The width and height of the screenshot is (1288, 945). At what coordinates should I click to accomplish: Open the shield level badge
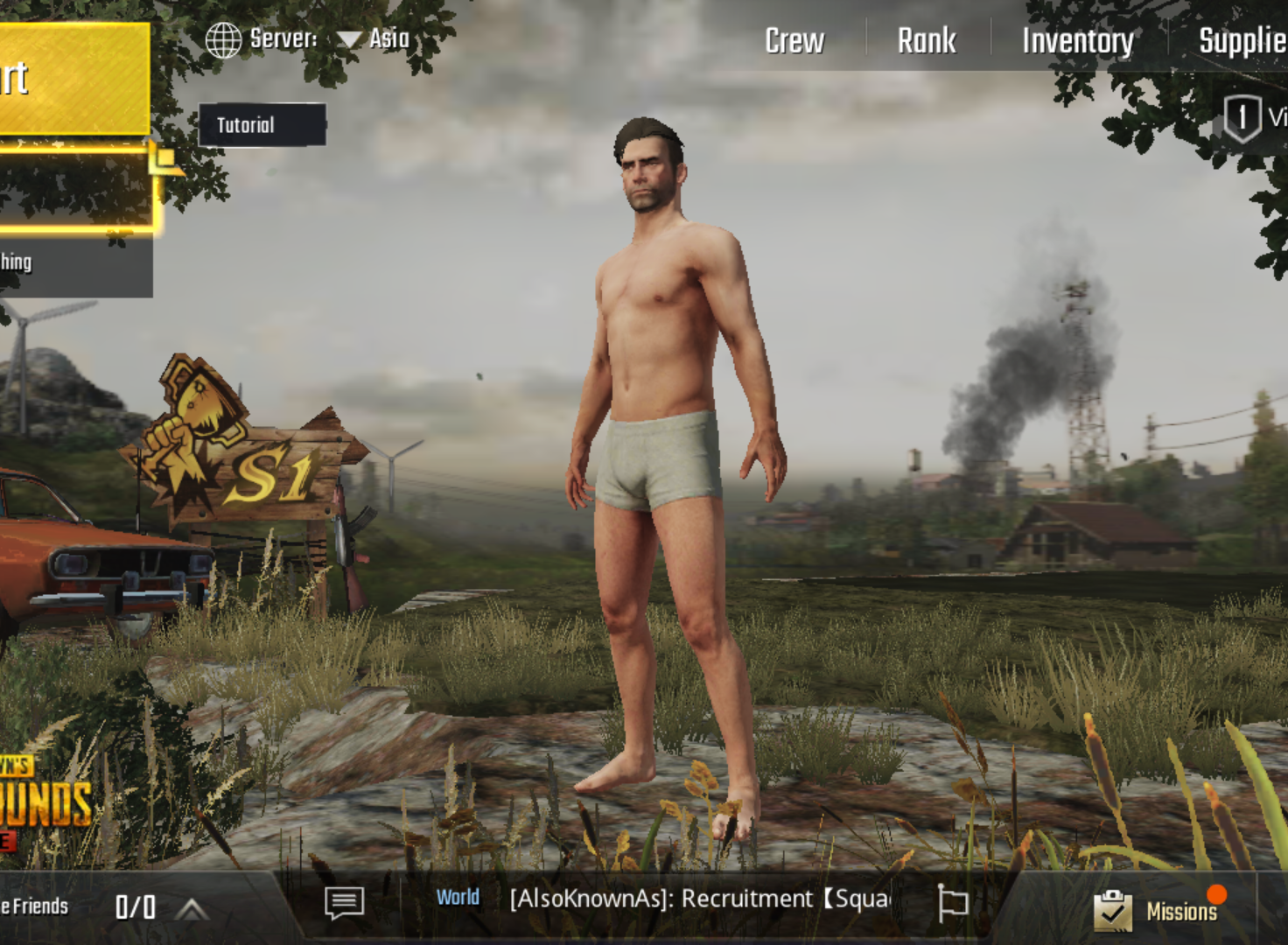(x=1242, y=118)
